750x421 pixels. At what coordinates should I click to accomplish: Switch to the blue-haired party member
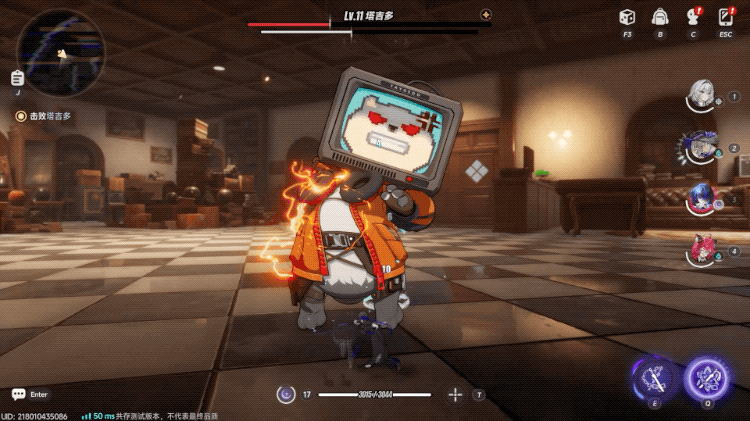[x=701, y=198]
